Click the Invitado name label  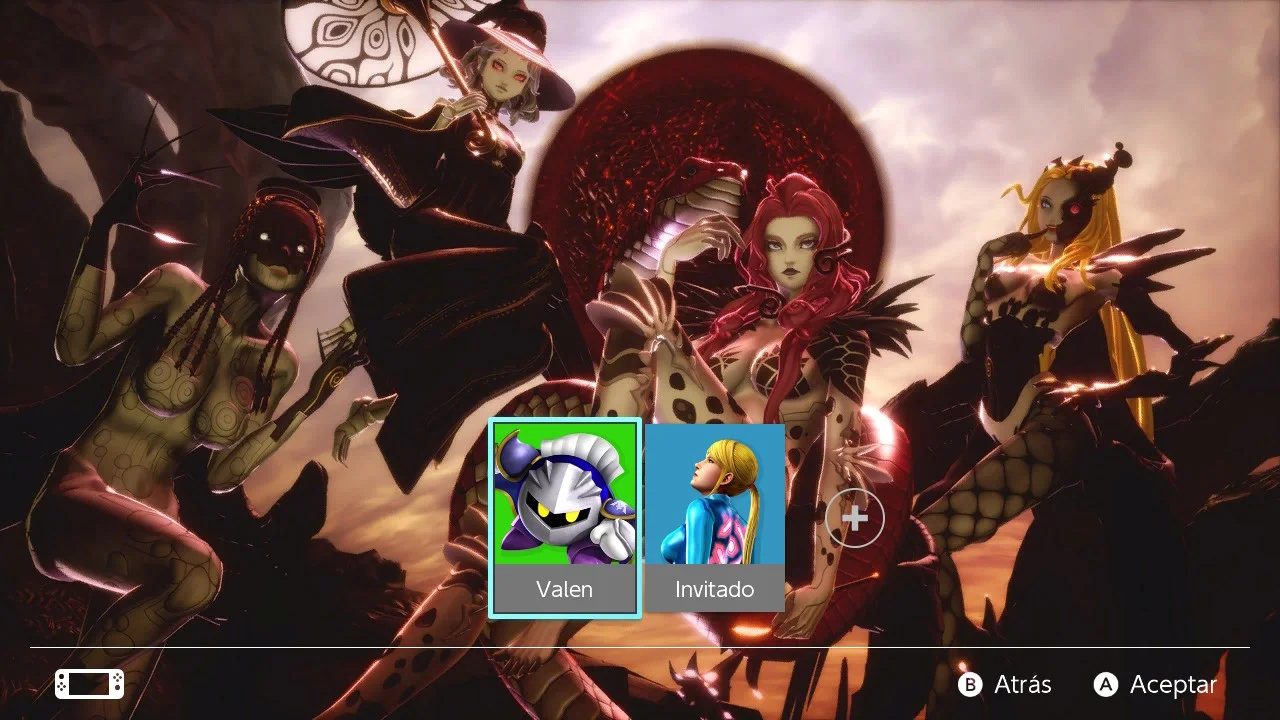(712, 590)
